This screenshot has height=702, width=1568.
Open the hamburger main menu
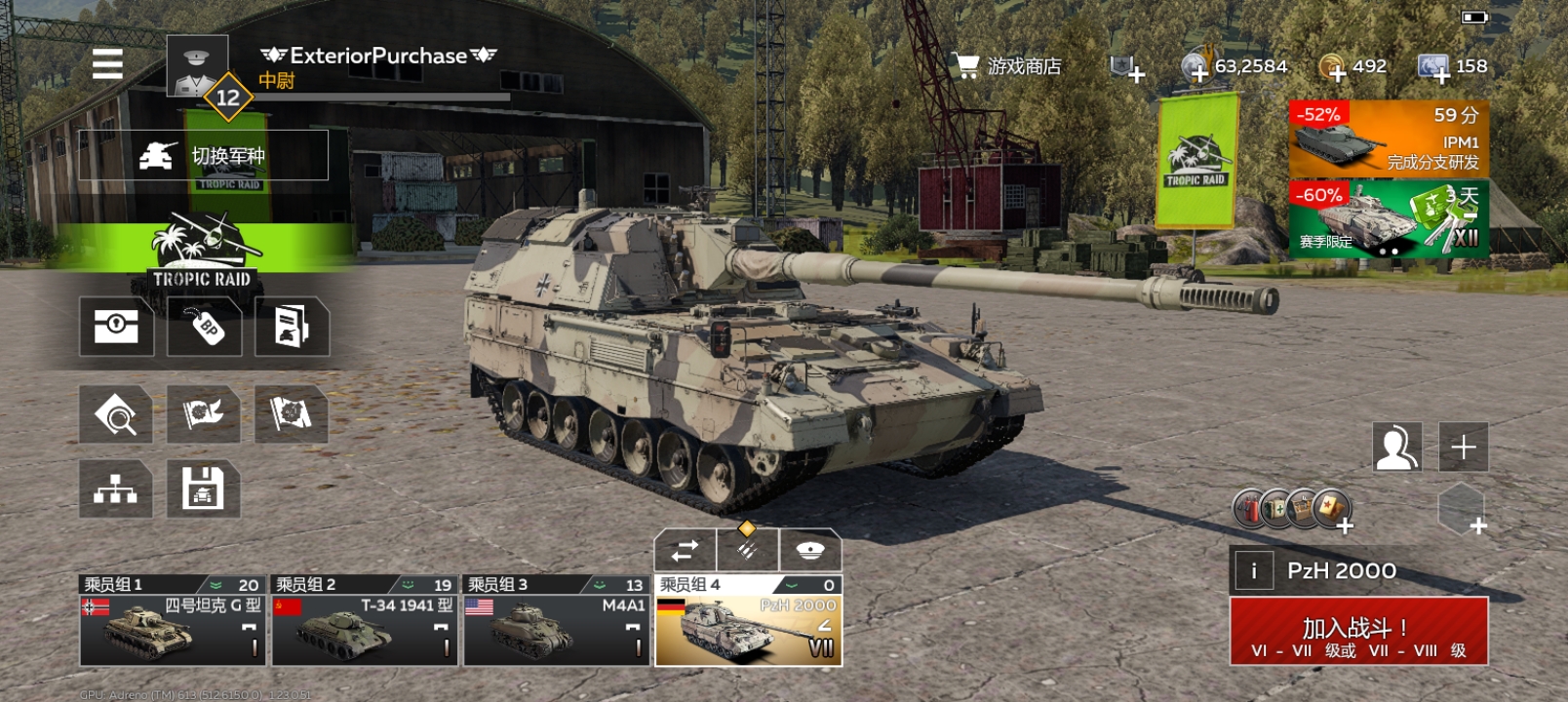click(x=107, y=64)
